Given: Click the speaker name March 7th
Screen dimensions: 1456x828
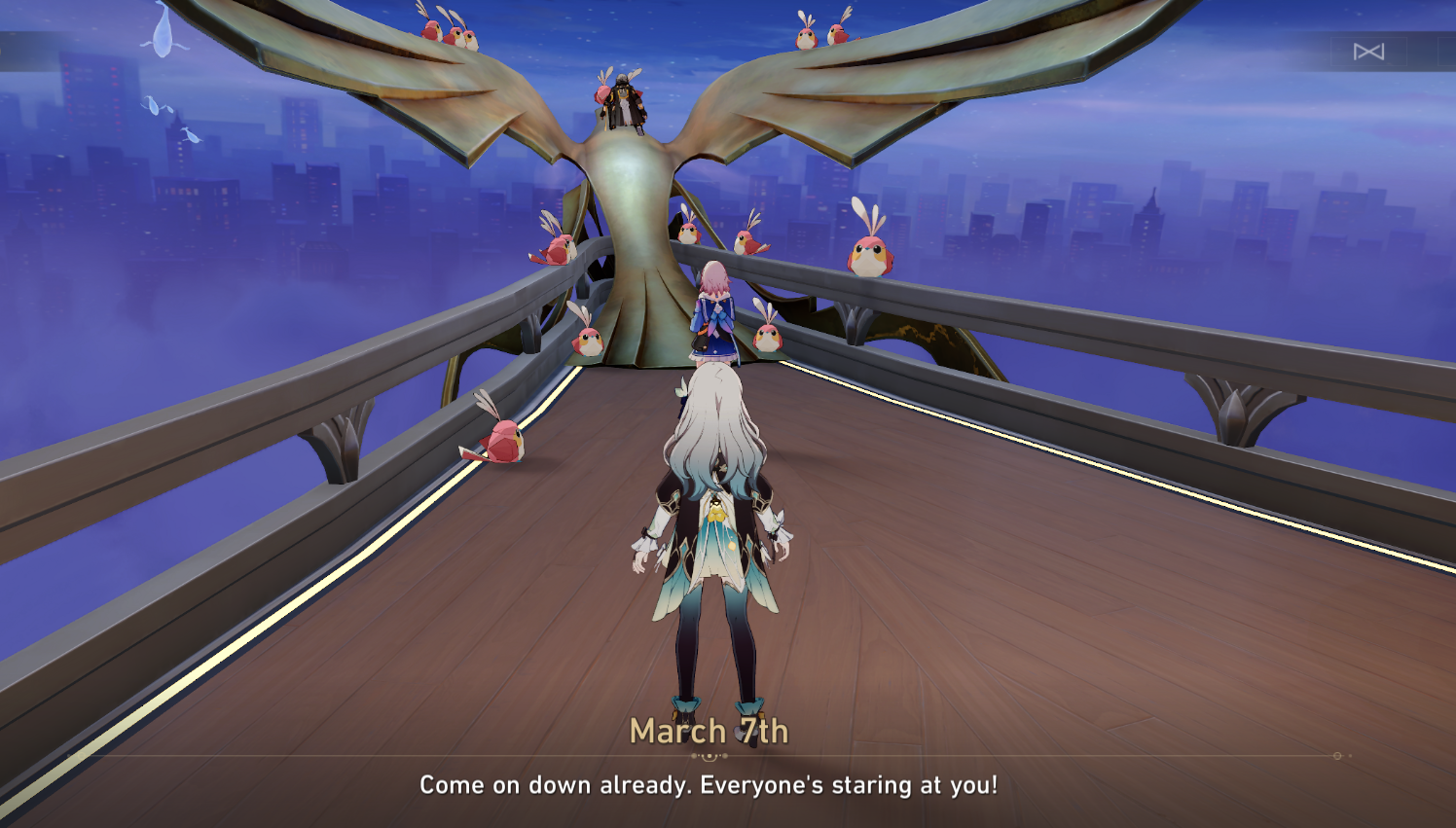Looking at the screenshot, I should [710, 733].
